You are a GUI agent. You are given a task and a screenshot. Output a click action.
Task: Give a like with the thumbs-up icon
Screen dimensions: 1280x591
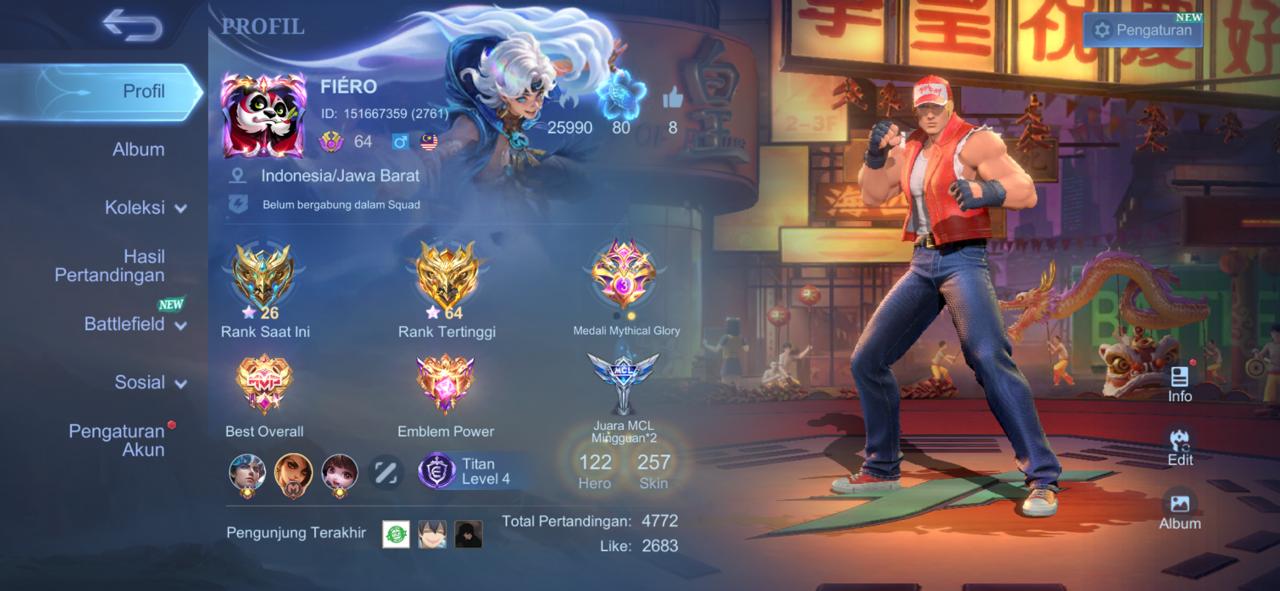tap(673, 99)
